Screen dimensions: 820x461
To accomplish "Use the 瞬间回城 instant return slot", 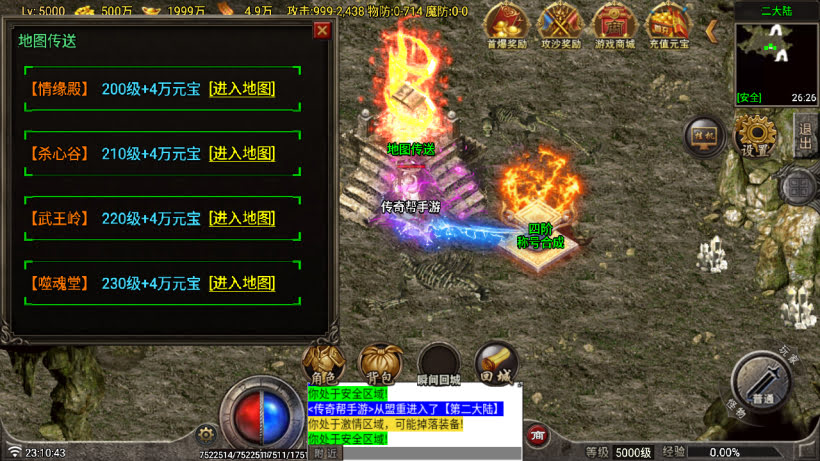I will pos(439,365).
